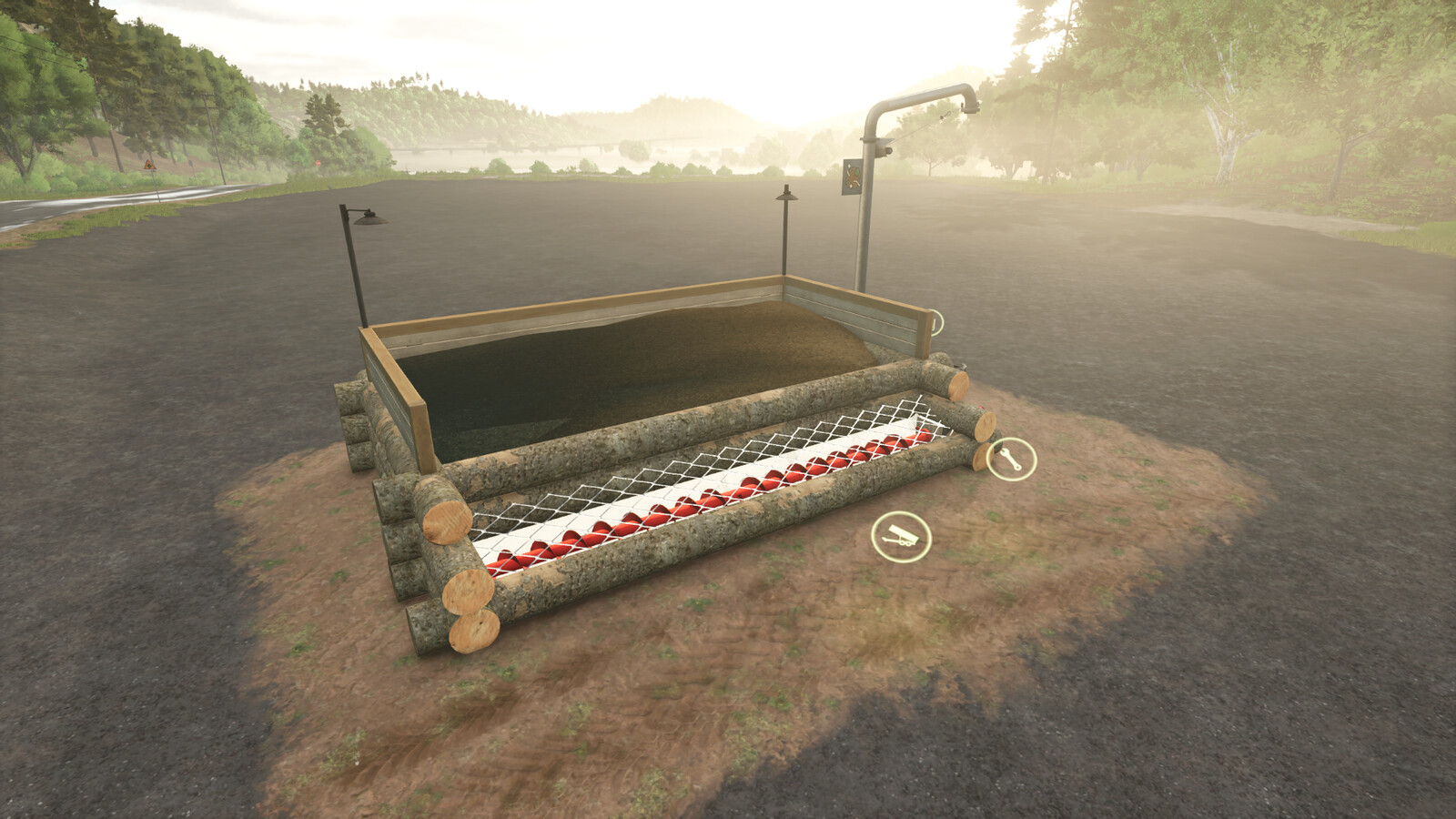Open the compost heap info sign

[853, 176]
